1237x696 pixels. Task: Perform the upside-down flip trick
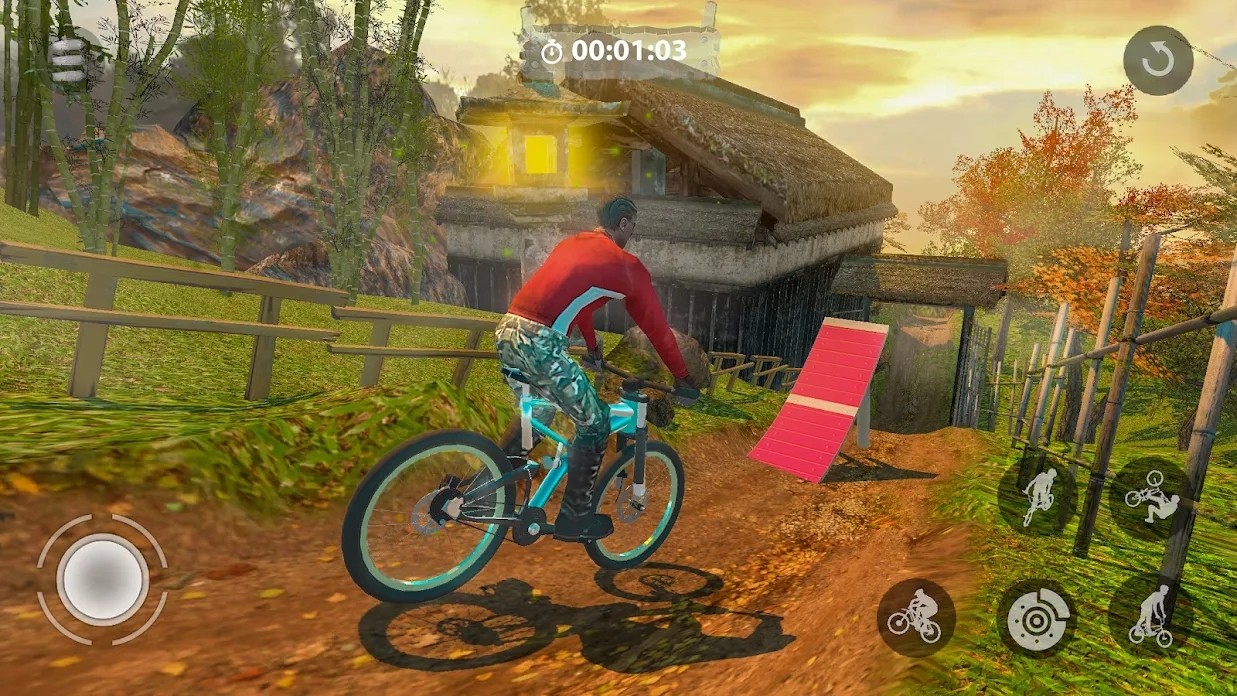(x=1150, y=495)
